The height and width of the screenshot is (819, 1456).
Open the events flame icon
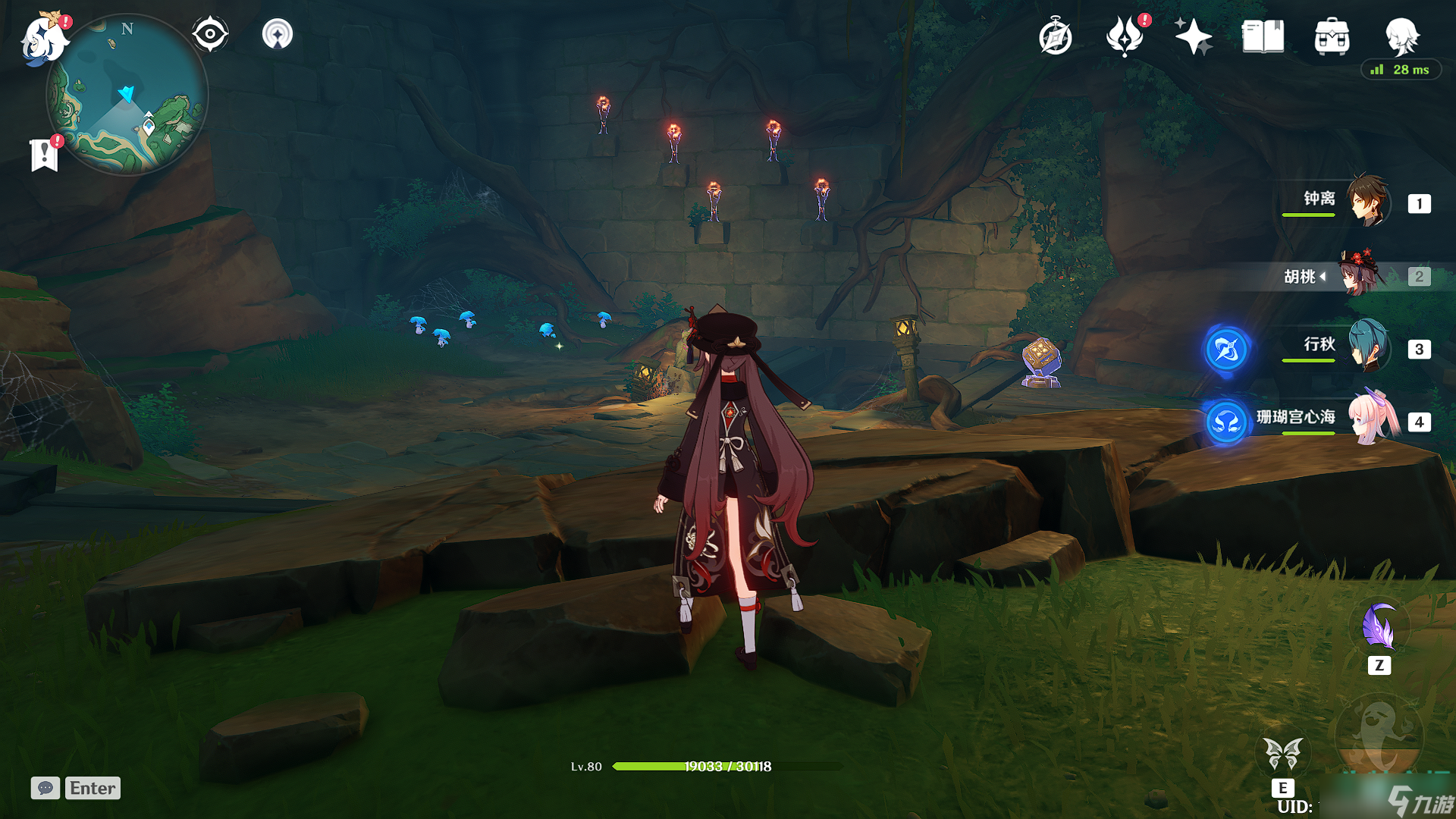pos(1125,36)
